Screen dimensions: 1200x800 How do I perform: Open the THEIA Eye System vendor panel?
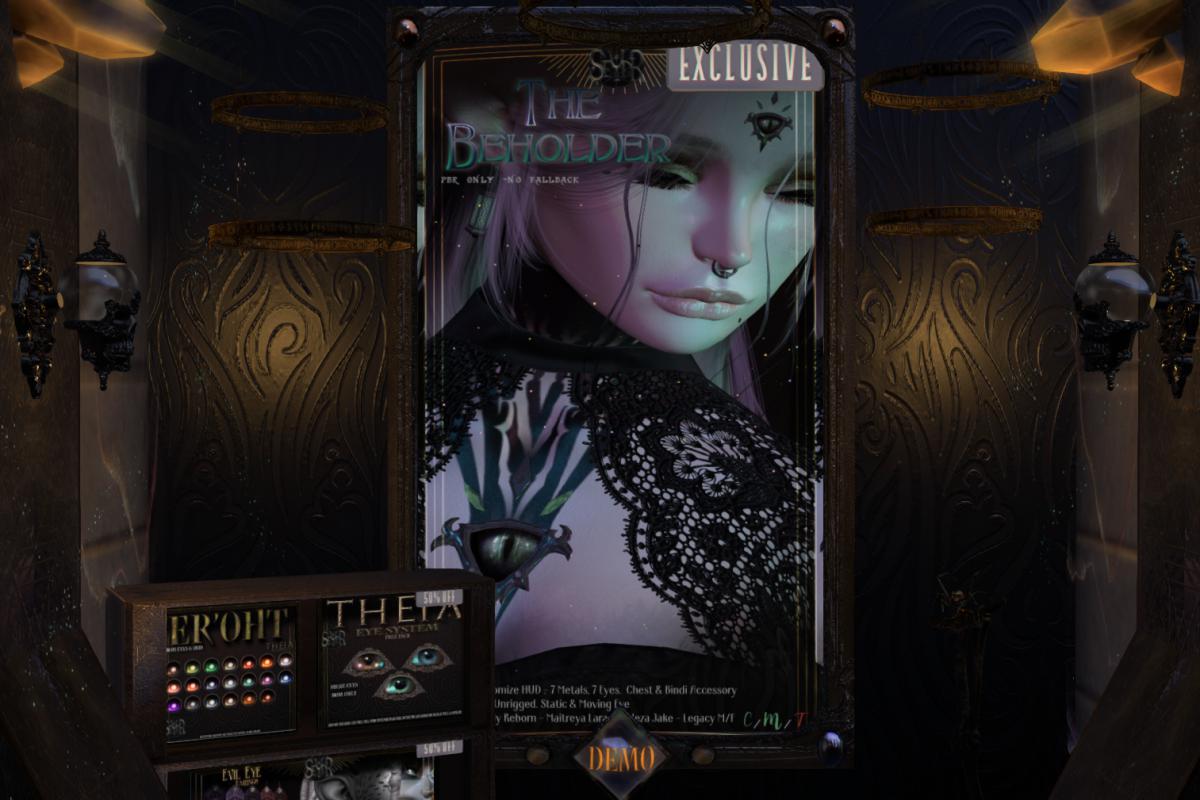(391, 659)
